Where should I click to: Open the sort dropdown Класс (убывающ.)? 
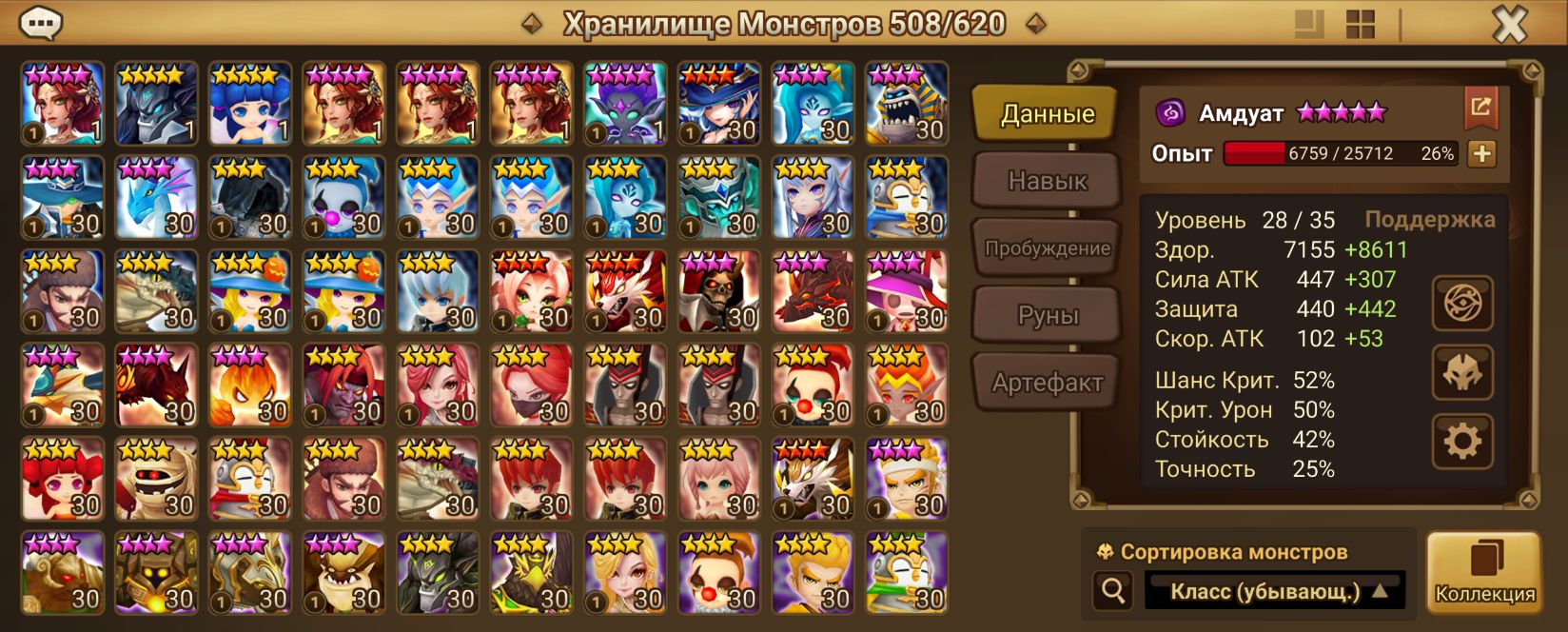(1275, 592)
